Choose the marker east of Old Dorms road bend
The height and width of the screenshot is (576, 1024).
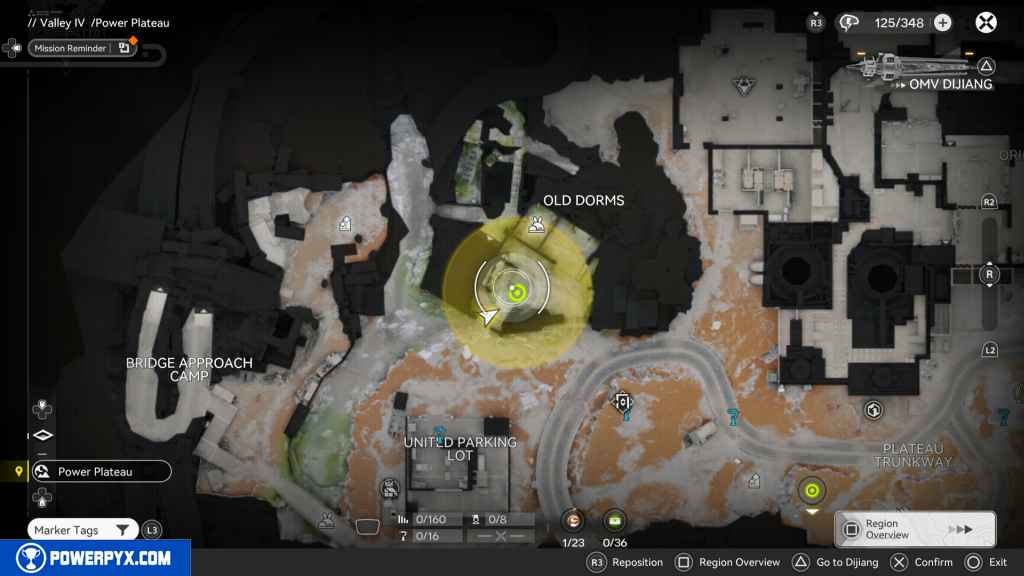pos(623,402)
